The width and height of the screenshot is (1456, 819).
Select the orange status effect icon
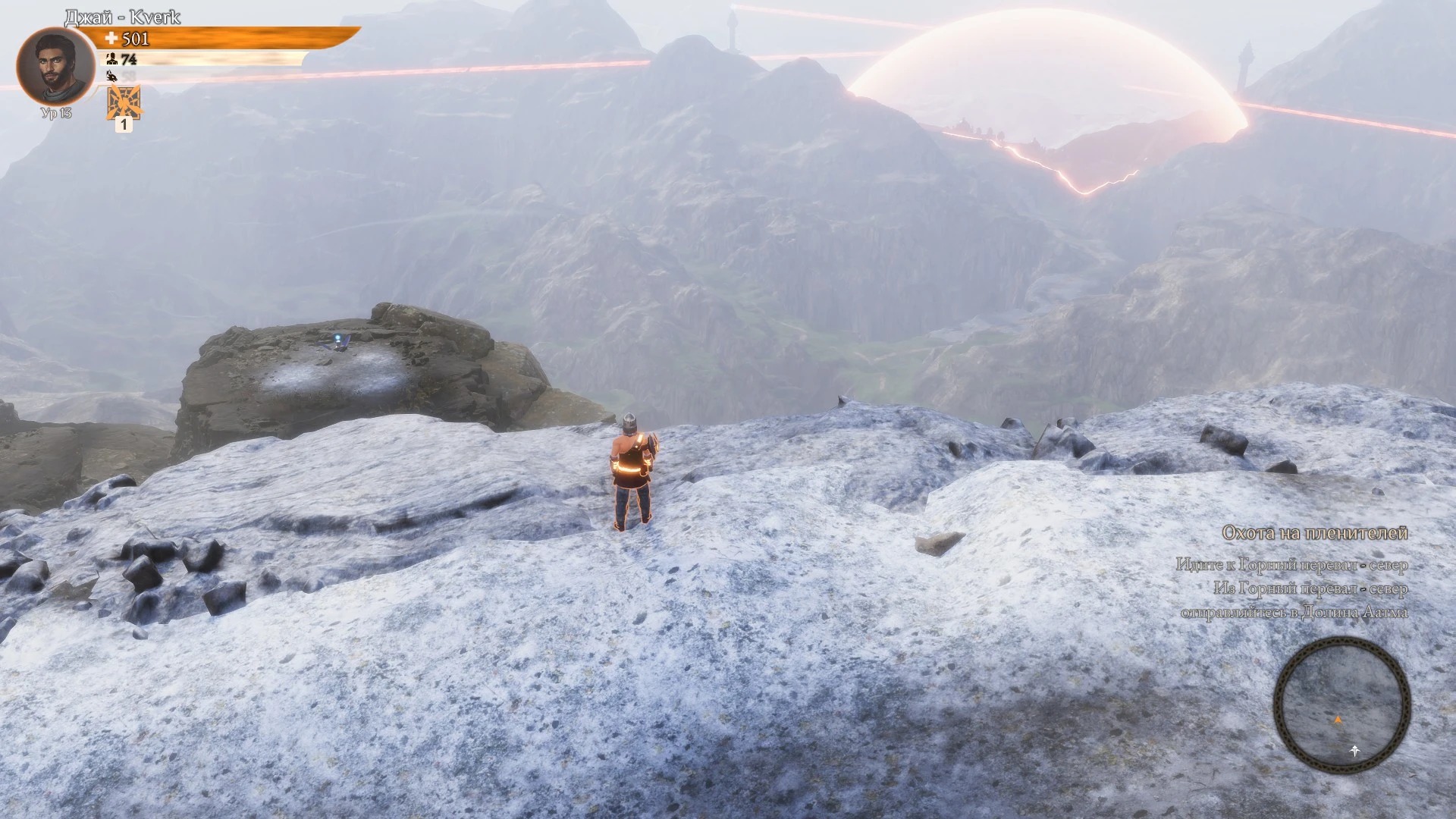point(124,102)
